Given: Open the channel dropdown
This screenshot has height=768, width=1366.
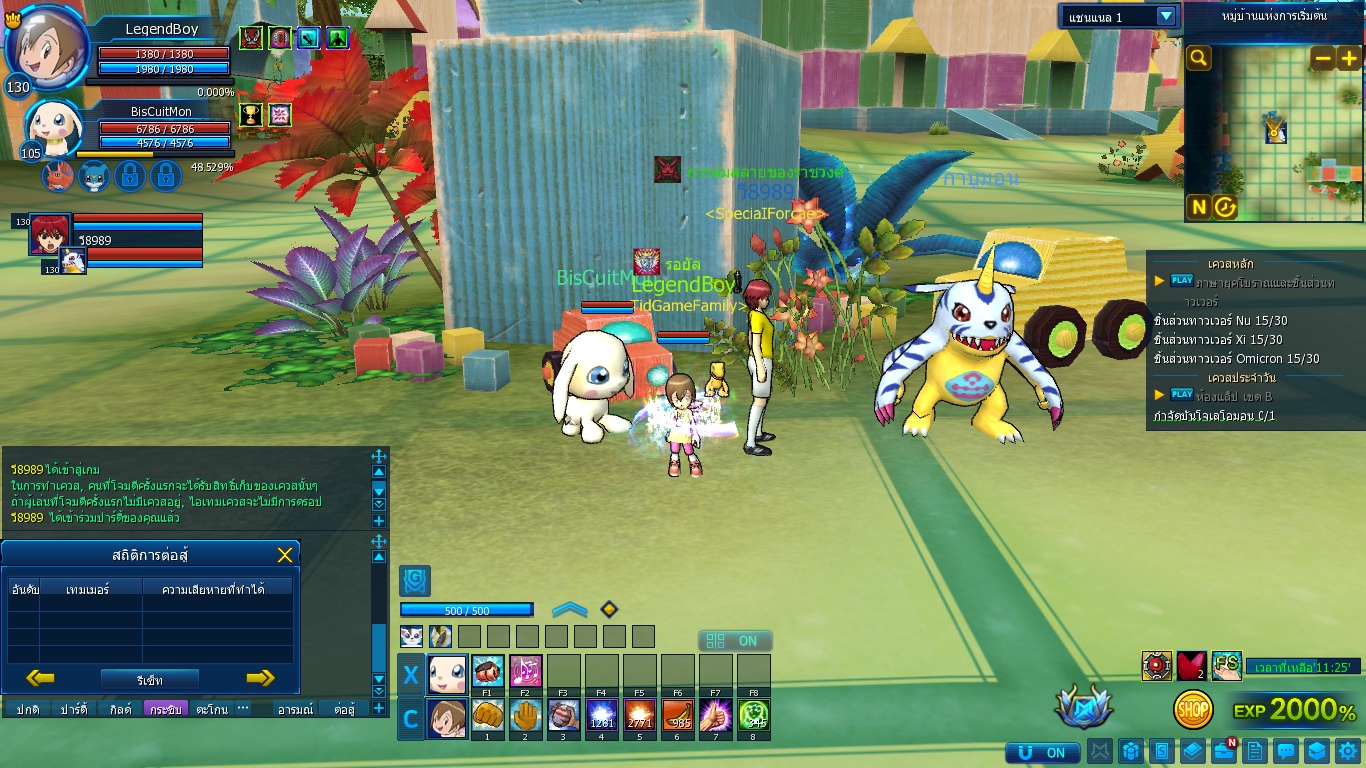Looking at the screenshot, I should point(1166,16).
